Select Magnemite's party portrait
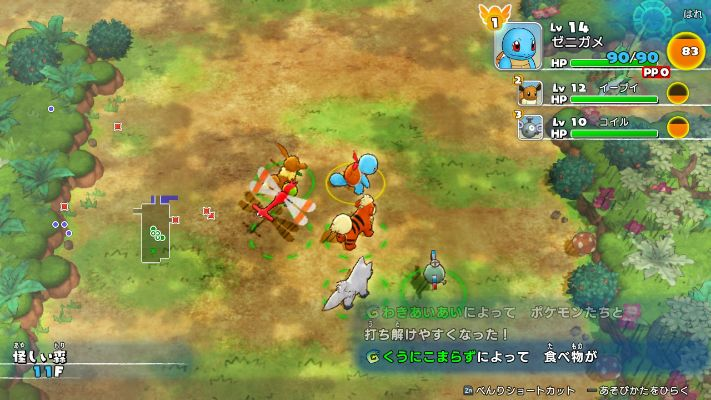Viewport: 711px width, 400px height. (530, 126)
